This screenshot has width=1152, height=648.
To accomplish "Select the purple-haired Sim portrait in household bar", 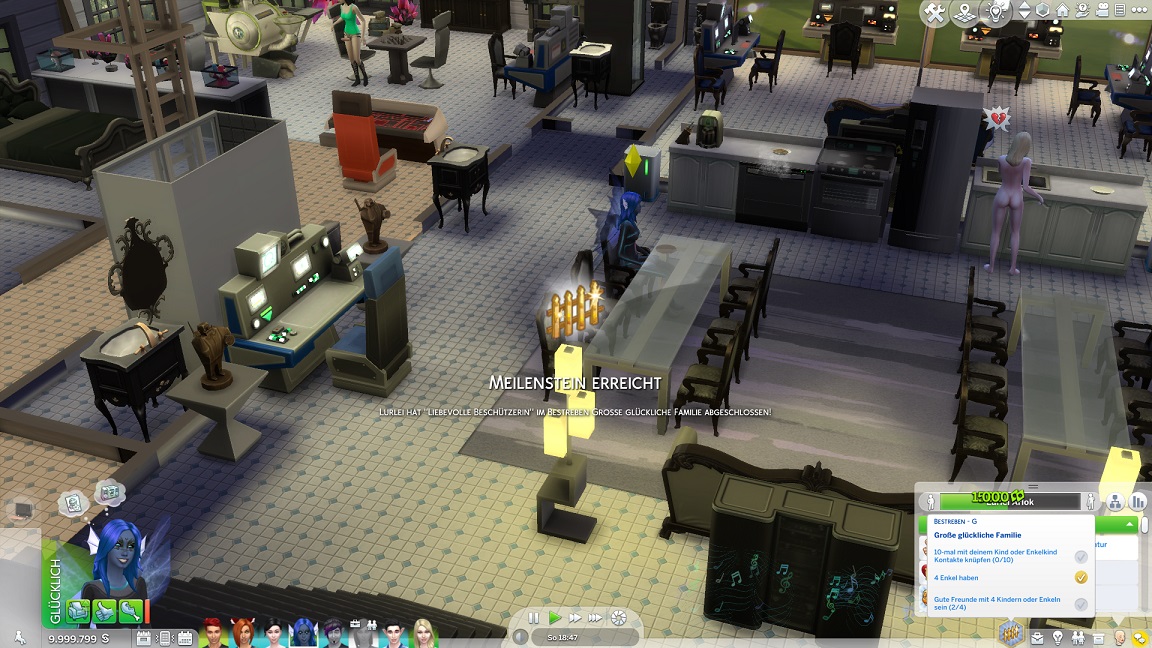I will tap(334, 633).
